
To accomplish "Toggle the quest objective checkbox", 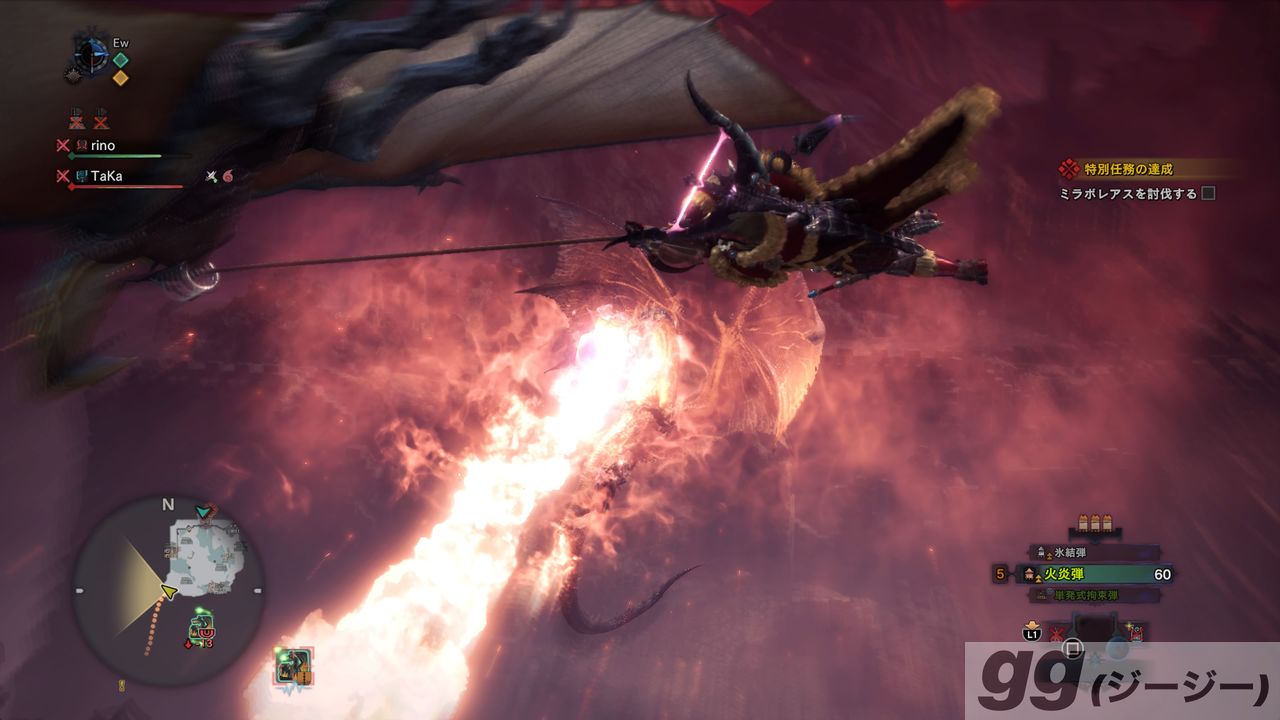I will [x=1208, y=193].
